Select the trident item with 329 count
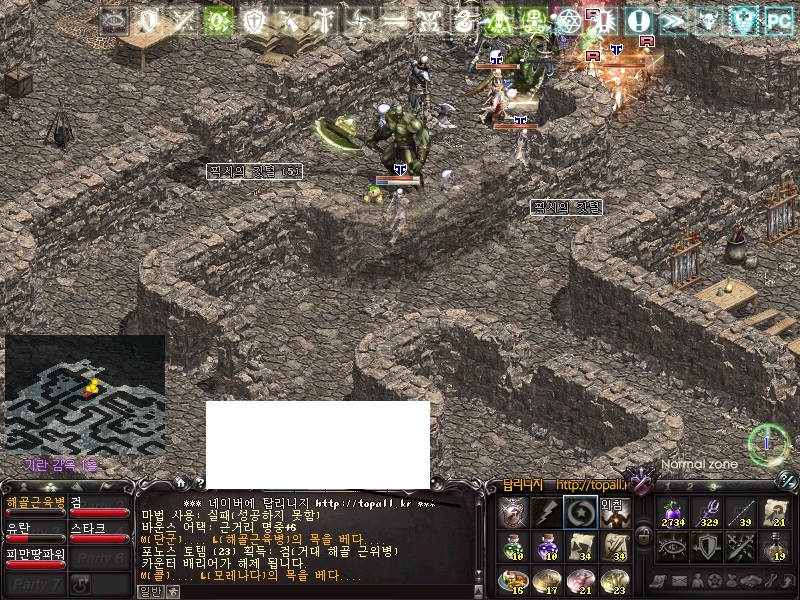 point(706,512)
